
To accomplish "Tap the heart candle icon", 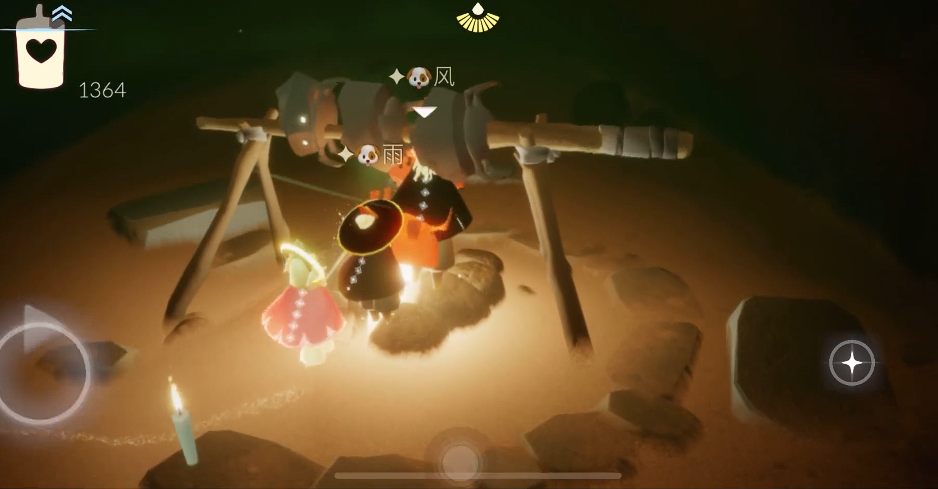I will pos(40,52).
